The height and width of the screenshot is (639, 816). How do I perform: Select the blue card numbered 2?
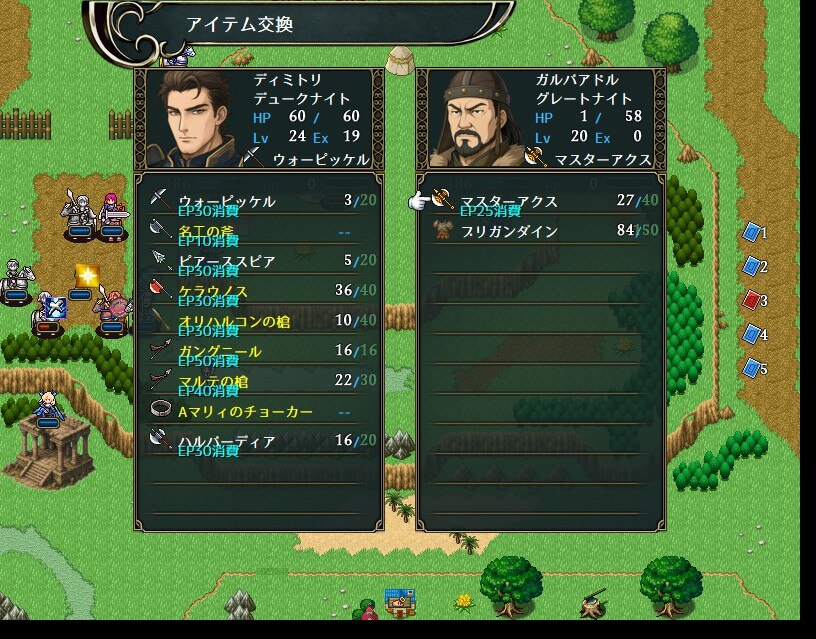(x=753, y=267)
